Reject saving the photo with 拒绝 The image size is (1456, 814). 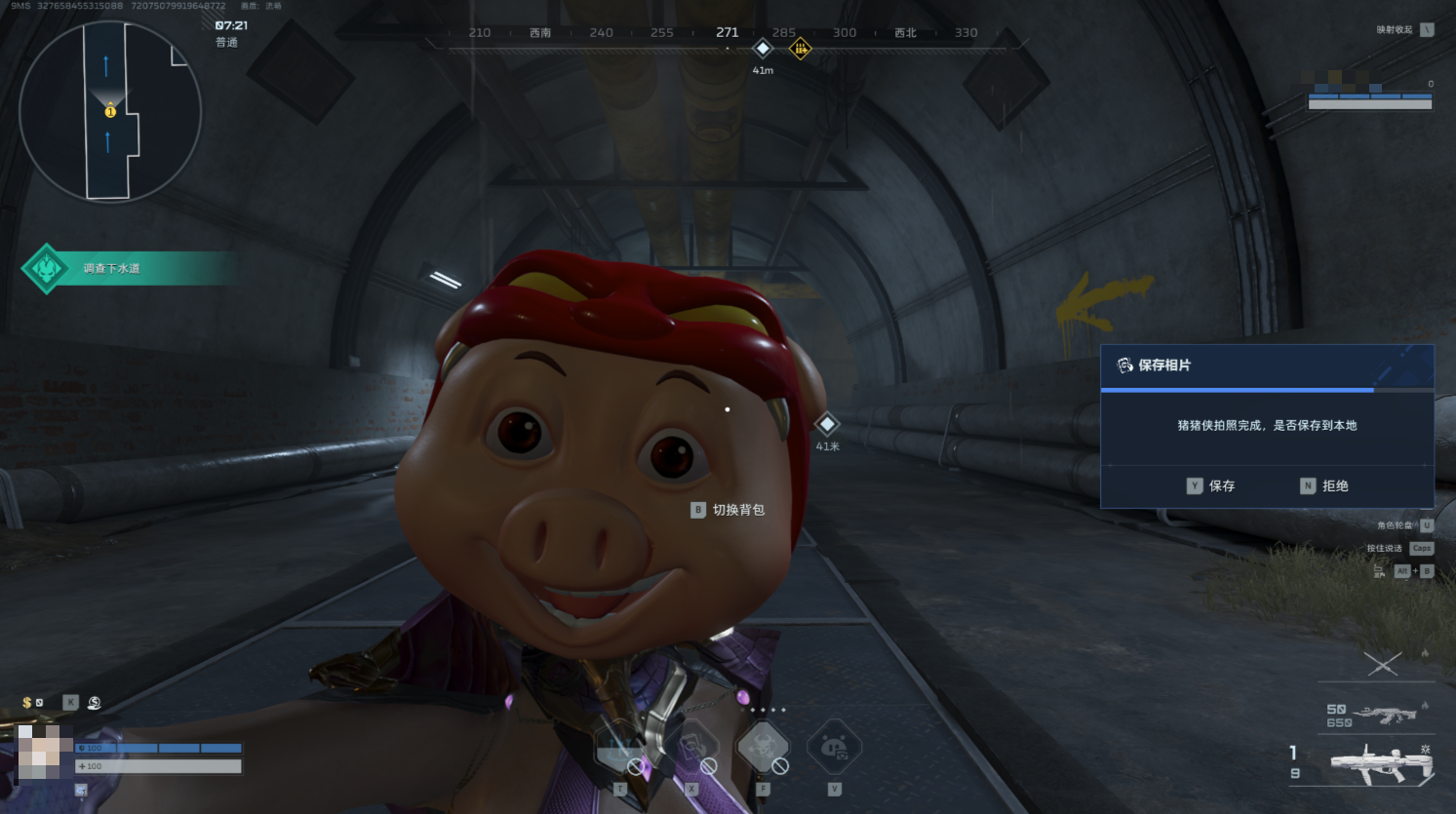coord(1324,485)
